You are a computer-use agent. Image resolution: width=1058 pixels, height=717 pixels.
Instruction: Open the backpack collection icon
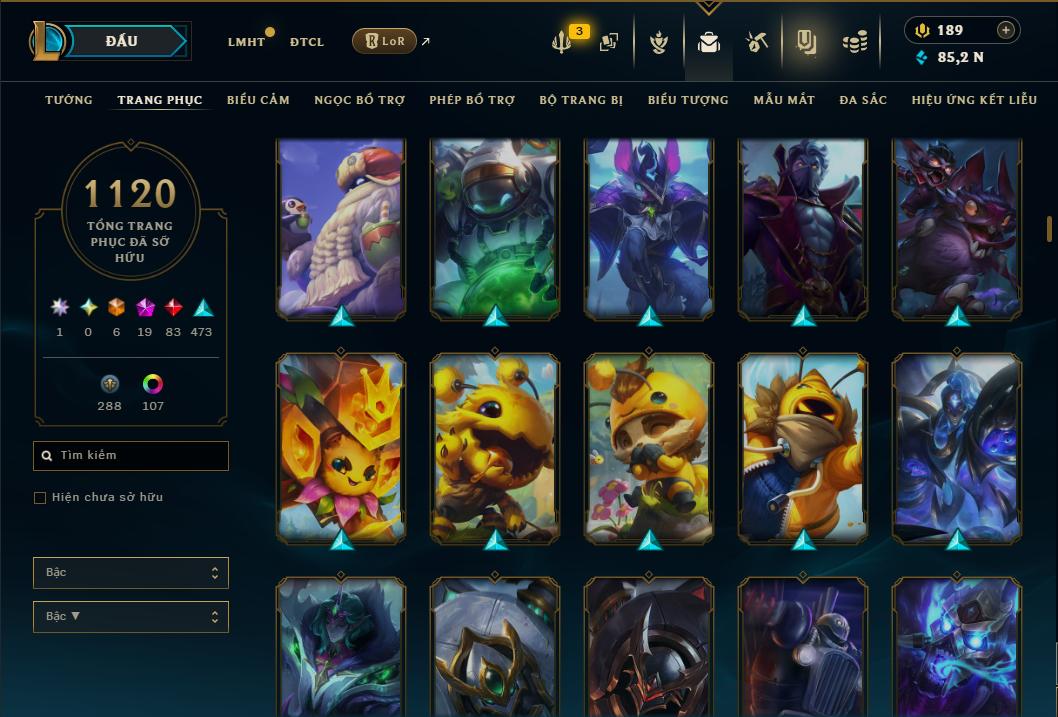tap(709, 42)
